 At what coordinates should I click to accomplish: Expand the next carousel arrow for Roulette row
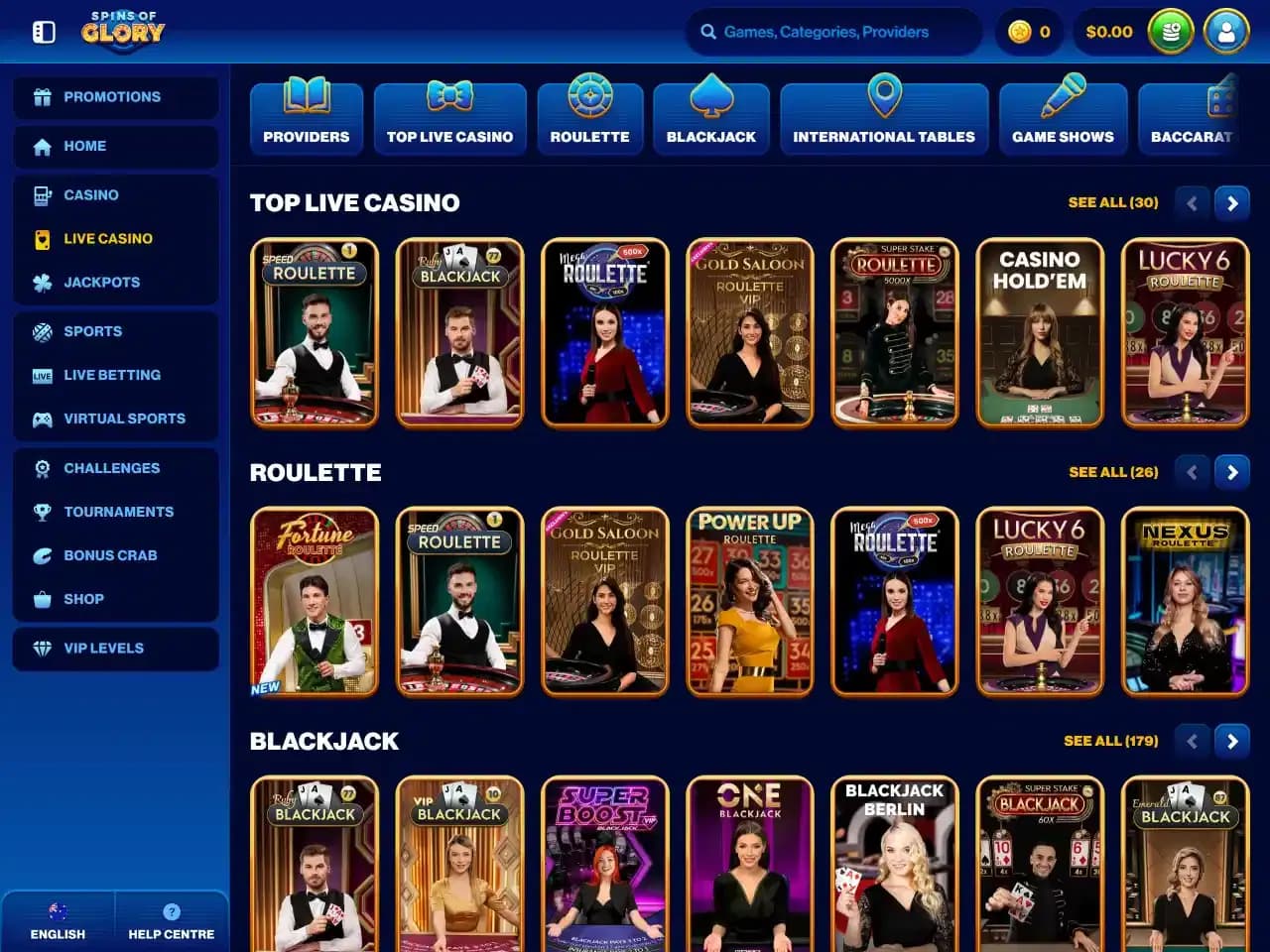click(x=1232, y=472)
